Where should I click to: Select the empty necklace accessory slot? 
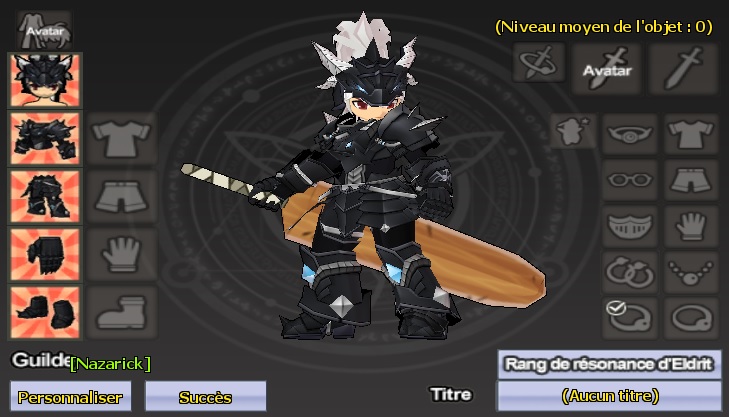pos(688,270)
